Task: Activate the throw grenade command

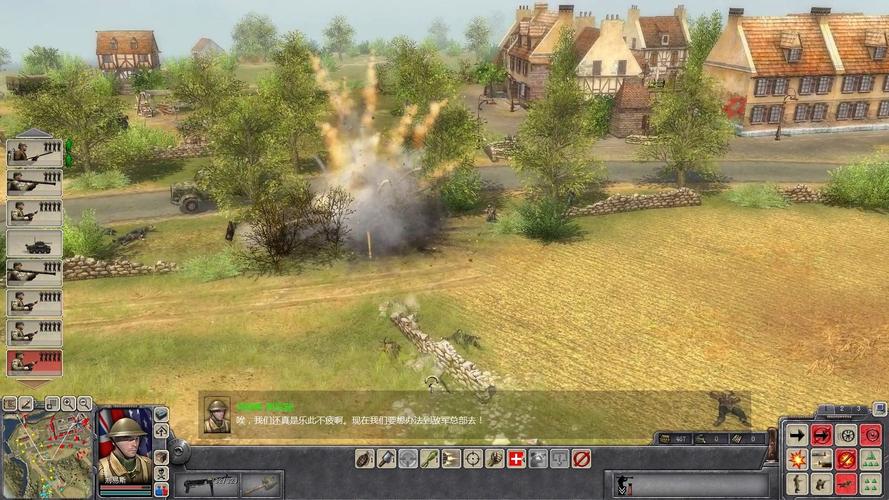Action: 364,458
